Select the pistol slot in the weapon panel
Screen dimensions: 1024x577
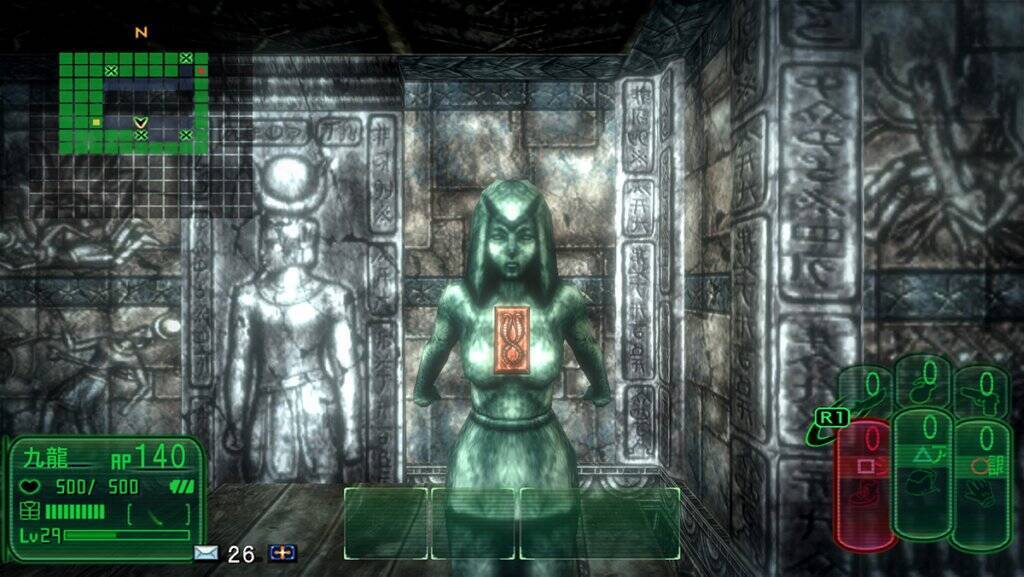pyautogui.click(x=980, y=388)
